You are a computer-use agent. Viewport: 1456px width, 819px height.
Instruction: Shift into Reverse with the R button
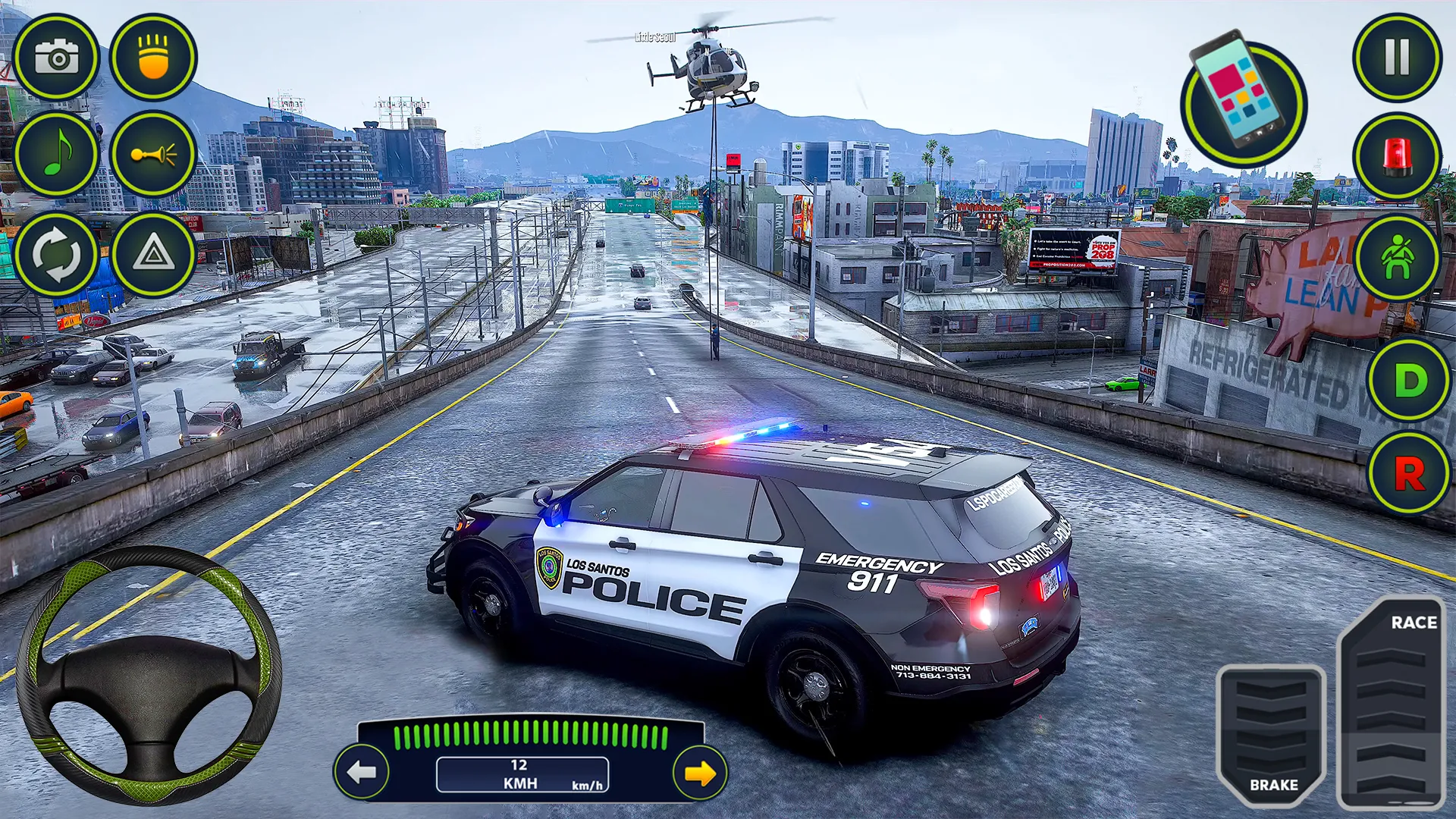(1410, 475)
